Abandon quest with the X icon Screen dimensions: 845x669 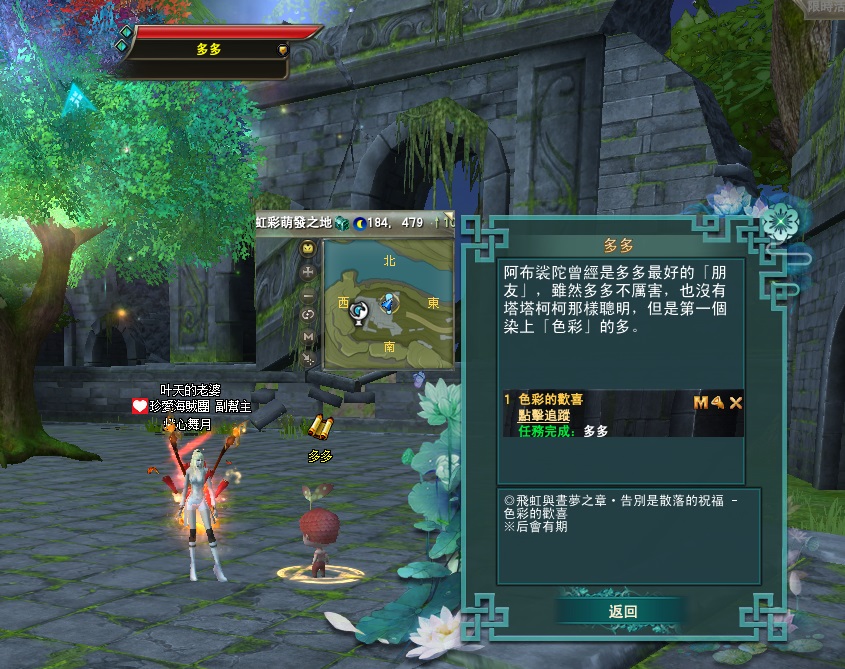736,402
